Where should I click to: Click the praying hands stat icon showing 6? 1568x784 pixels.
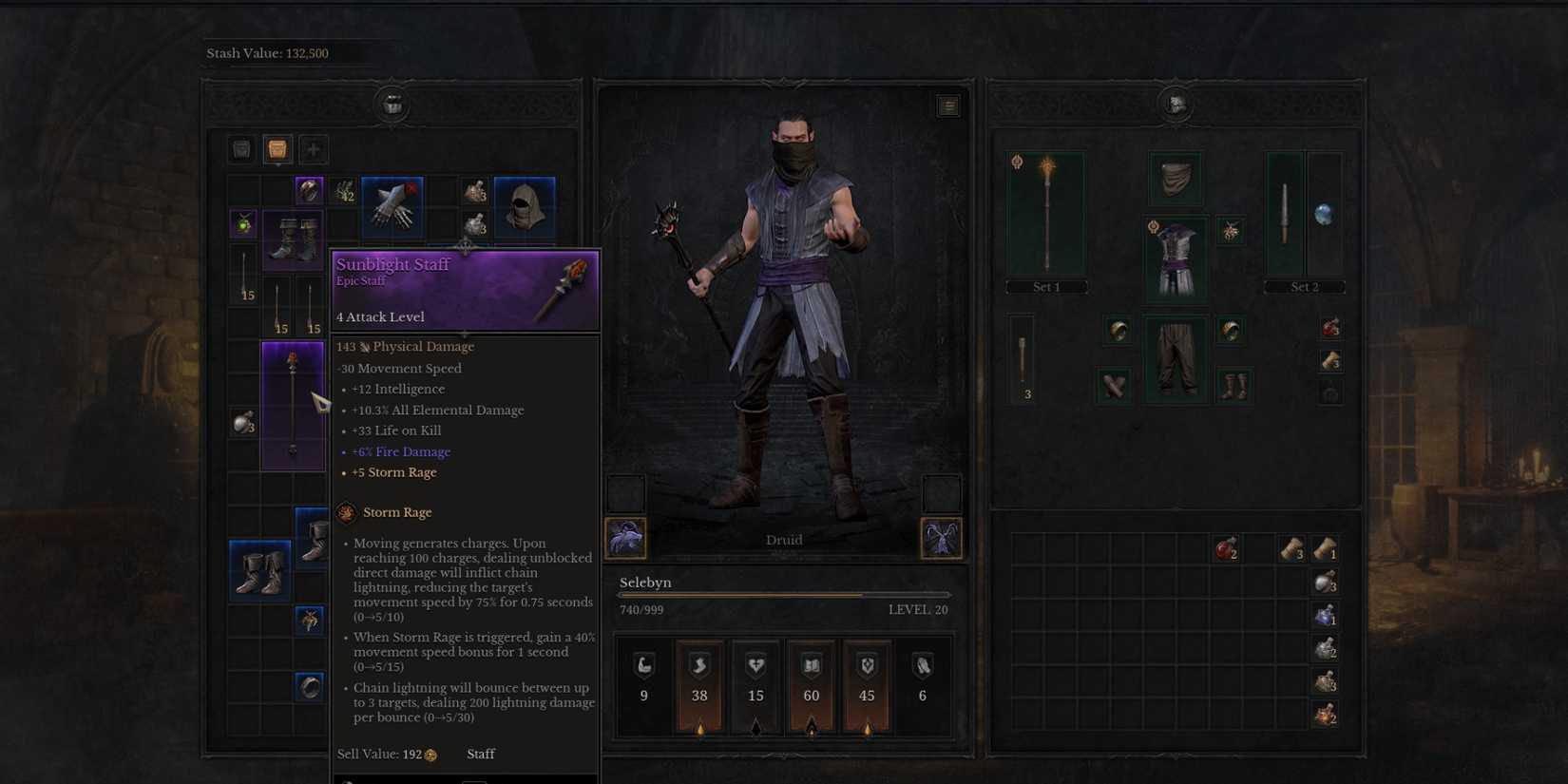921,665
